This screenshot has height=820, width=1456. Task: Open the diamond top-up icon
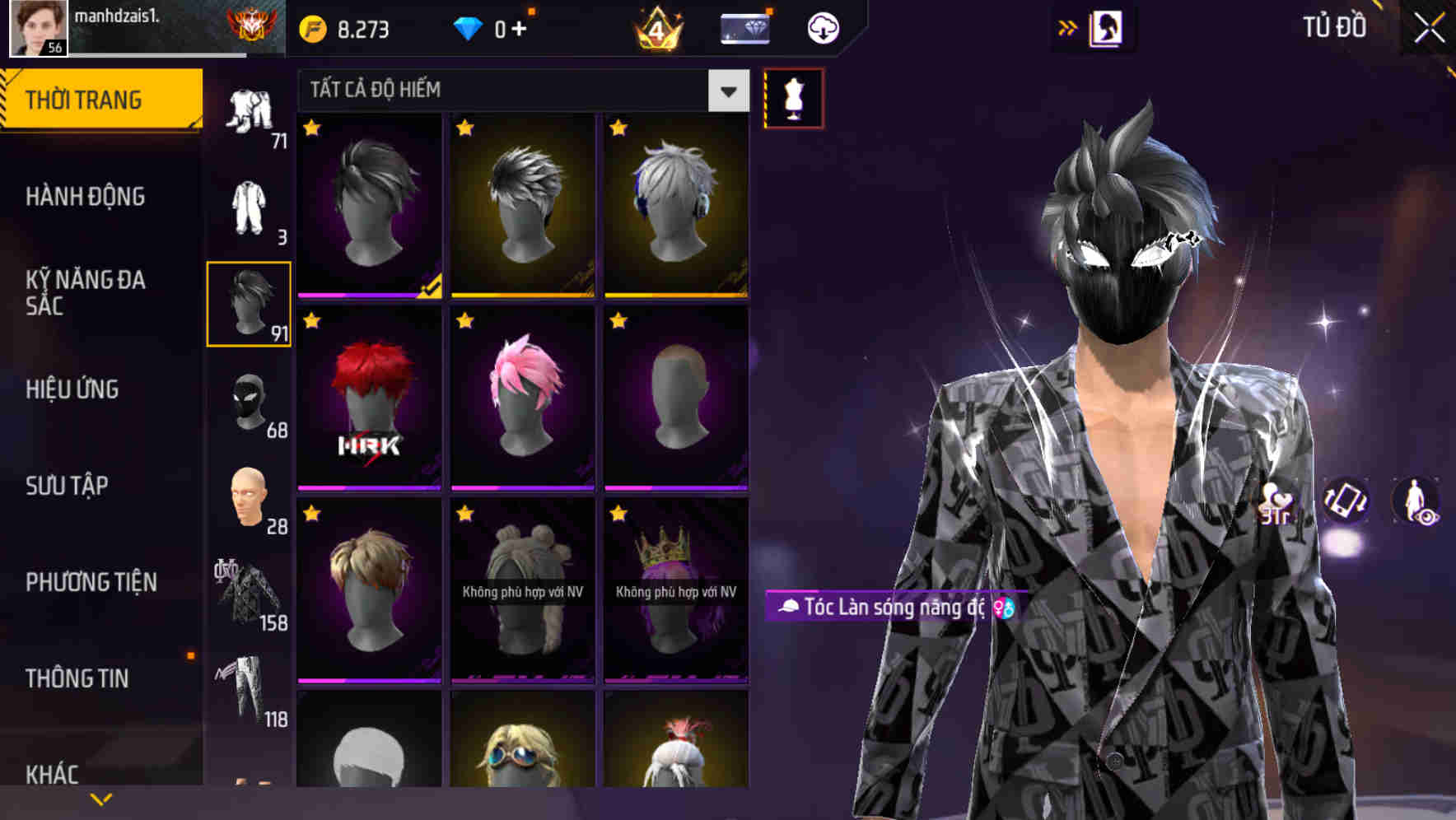click(469, 27)
